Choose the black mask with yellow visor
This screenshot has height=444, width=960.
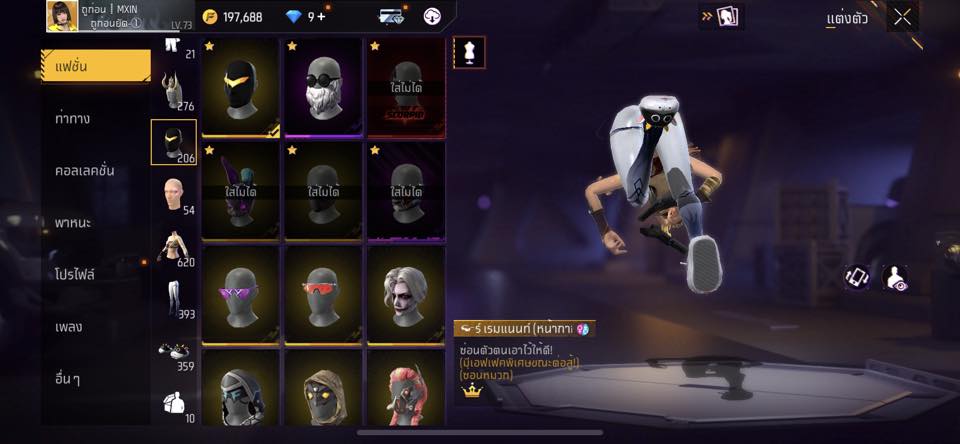click(x=240, y=87)
